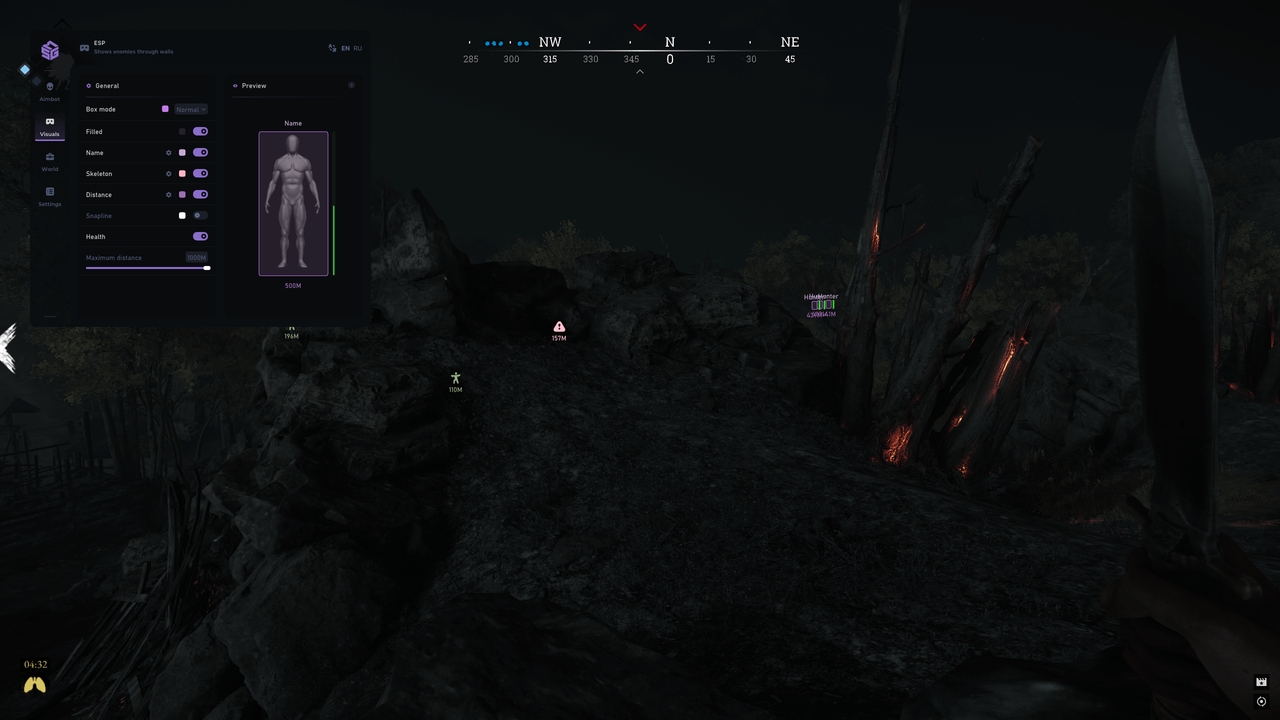Select the Aimbot skull icon in sidebar
The height and width of the screenshot is (720, 1280).
pos(49,85)
